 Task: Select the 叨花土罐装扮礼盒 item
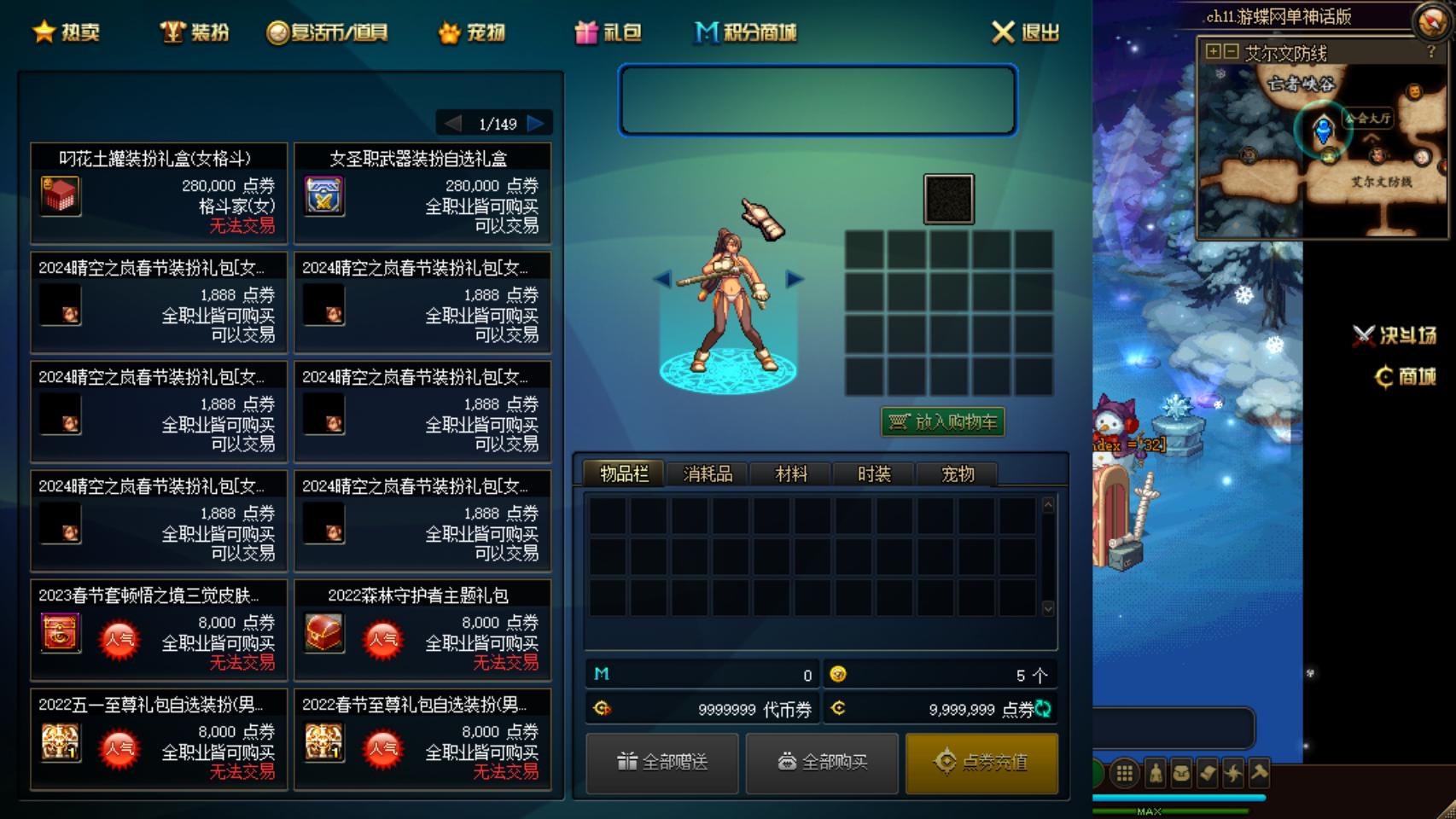(159, 193)
